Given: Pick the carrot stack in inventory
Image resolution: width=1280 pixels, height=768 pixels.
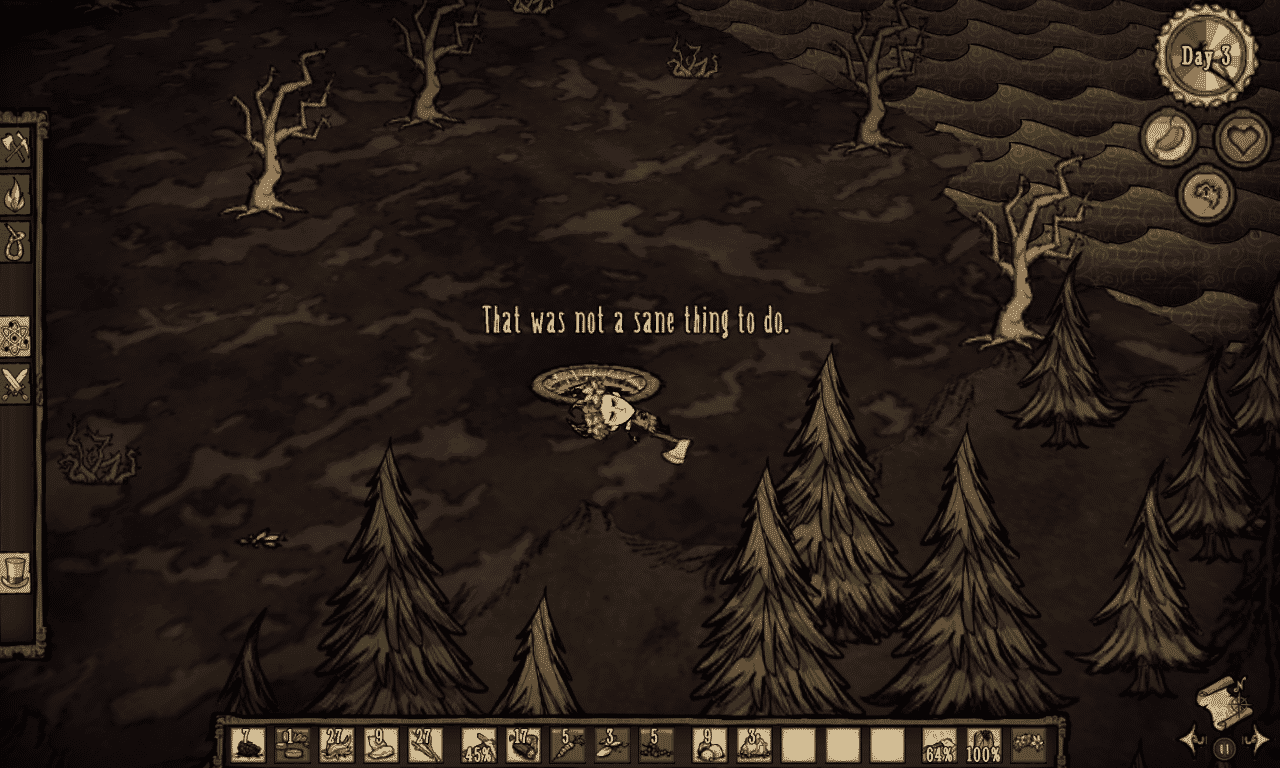Looking at the screenshot, I should tap(567, 745).
